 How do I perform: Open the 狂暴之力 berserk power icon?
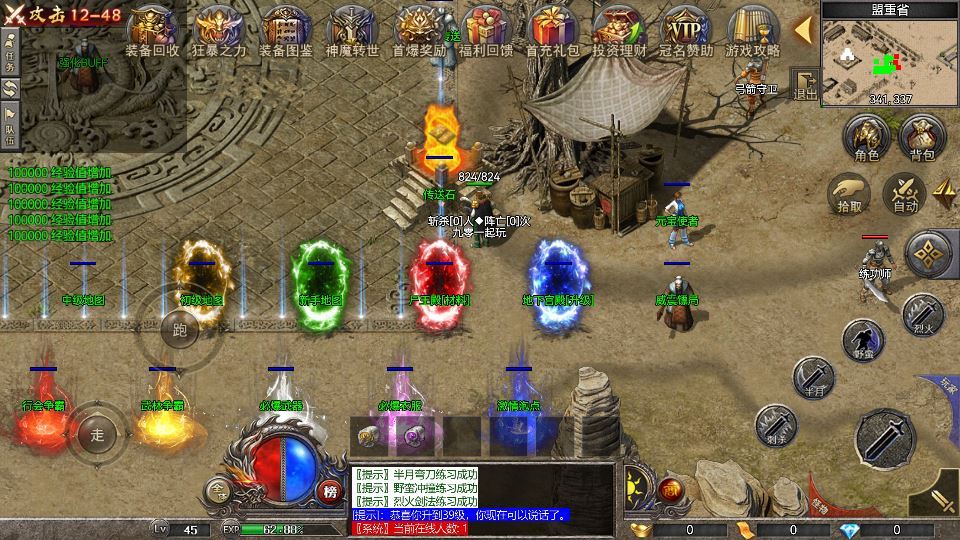pyautogui.click(x=219, y=29)
